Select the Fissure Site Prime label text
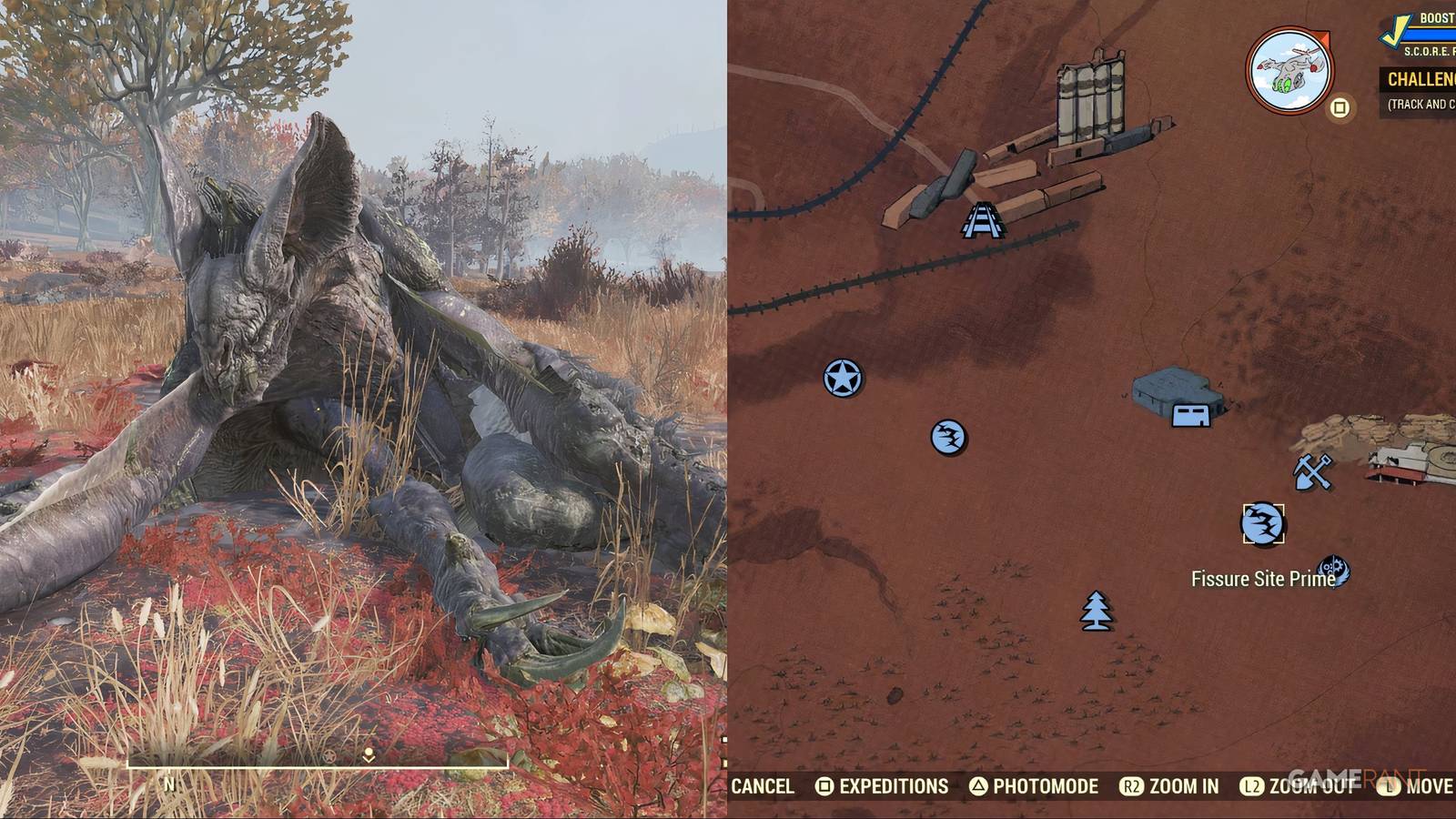Screen dimensions: 1456x819 [x=1263, y=578]
